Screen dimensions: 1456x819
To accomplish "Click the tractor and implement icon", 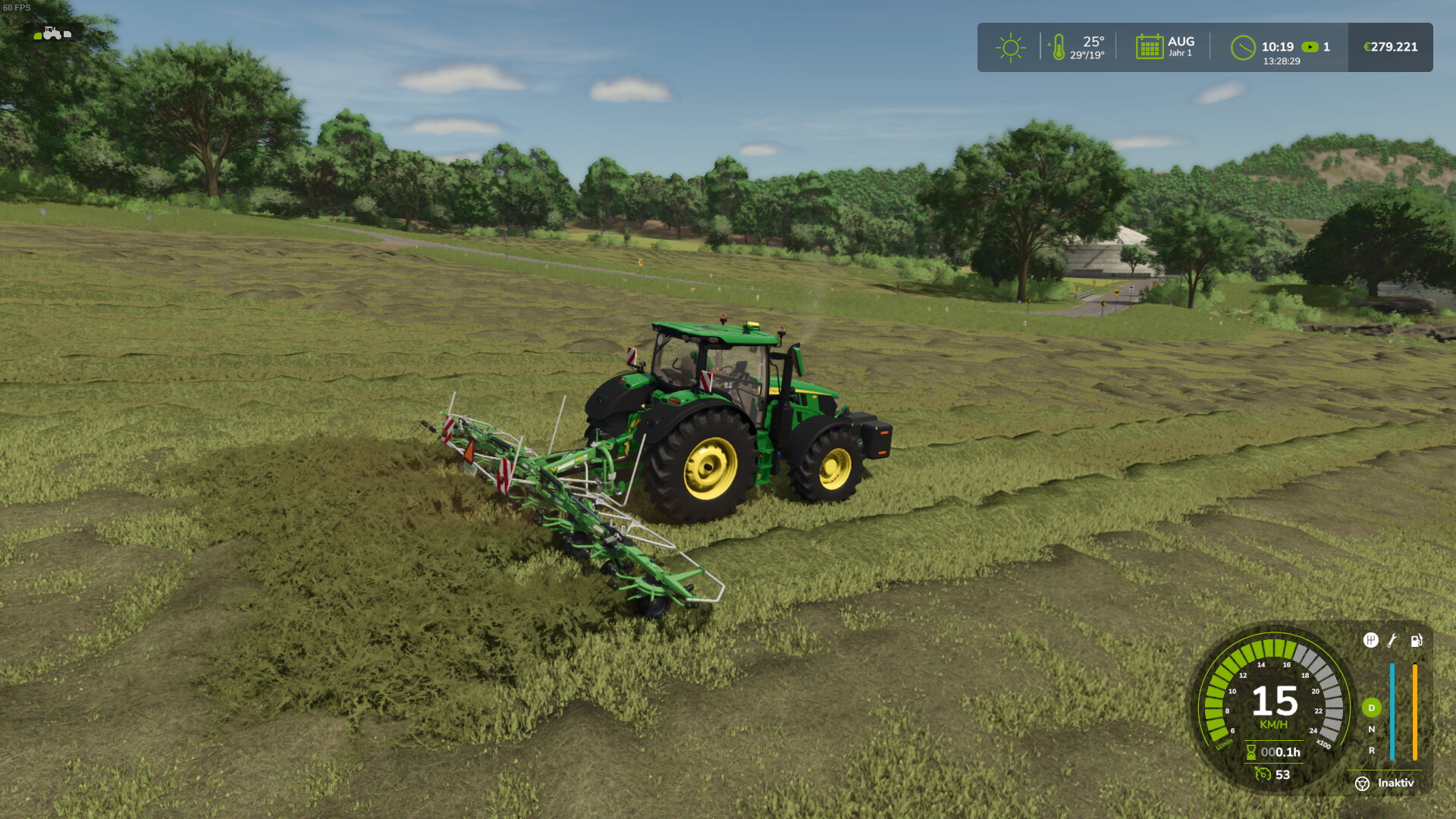I will click(x=52, y=33).
